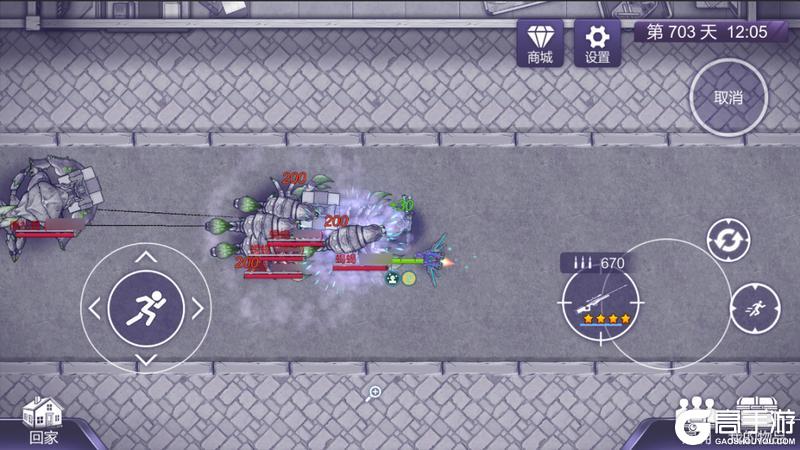800x450 pixels.
Task: Tap the running man movement joystick
Action: pos(146,307)
